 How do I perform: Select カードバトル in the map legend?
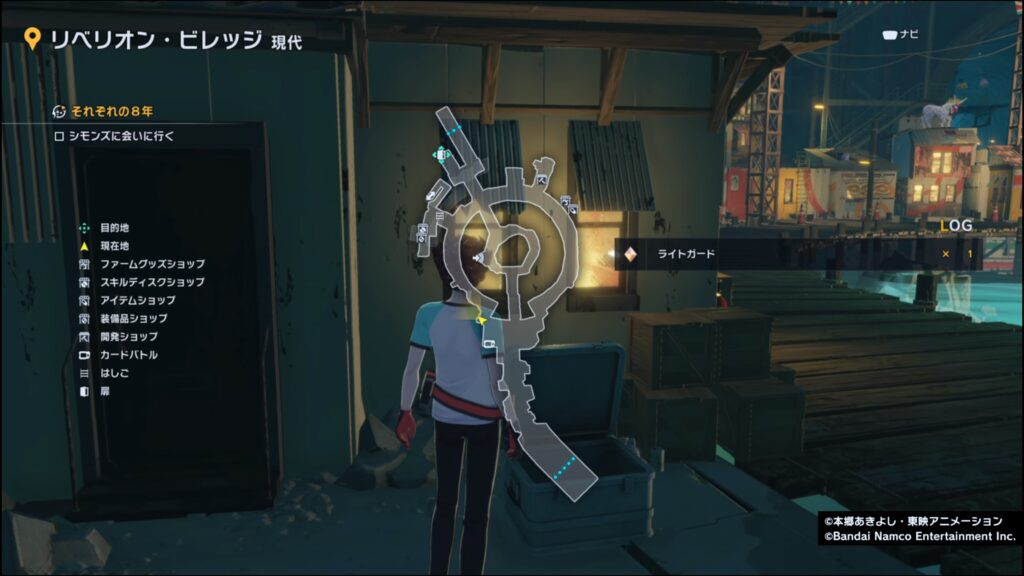coord(128,354)
